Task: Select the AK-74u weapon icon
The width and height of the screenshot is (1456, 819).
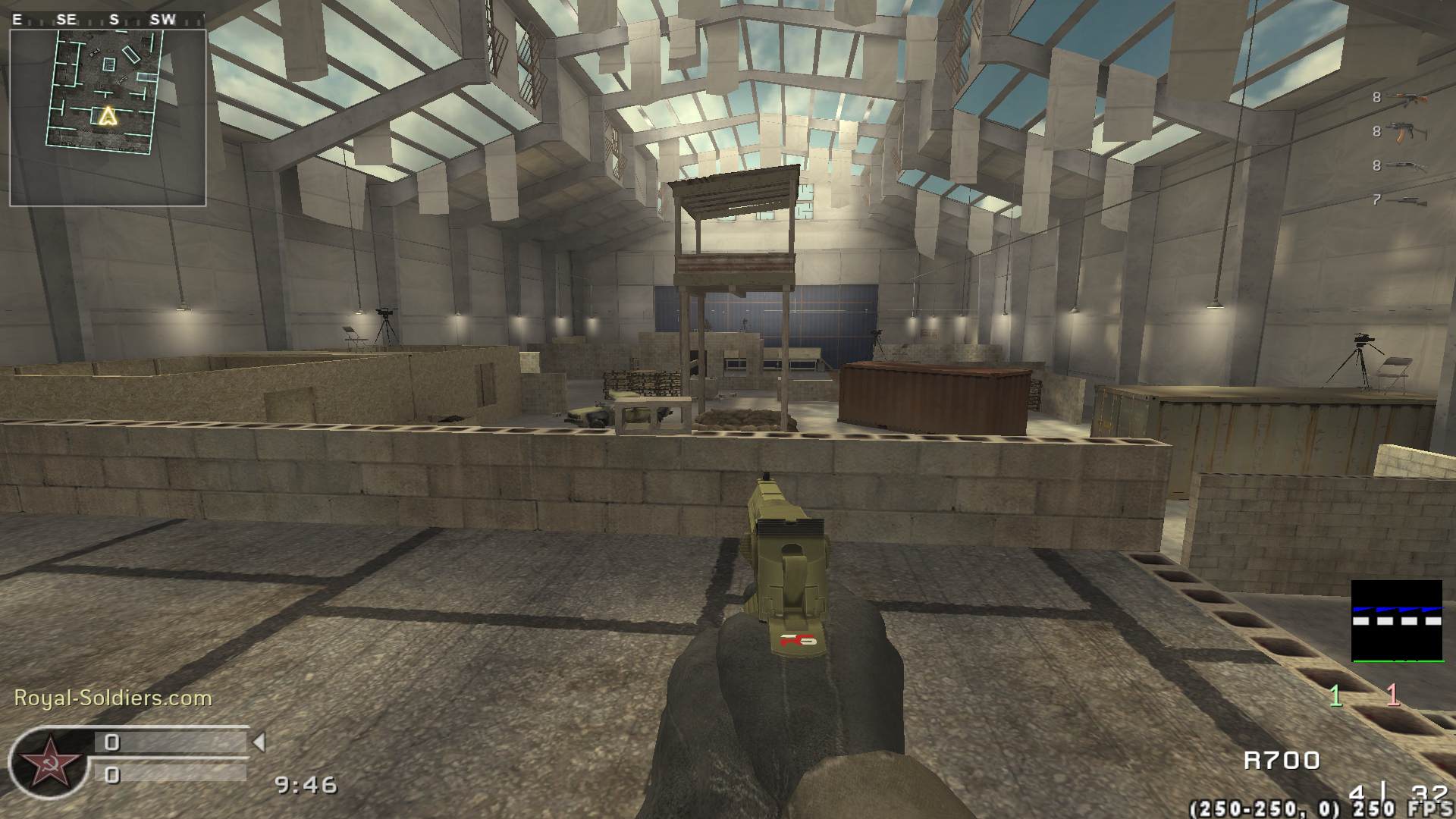Action: coord(1407,132)
